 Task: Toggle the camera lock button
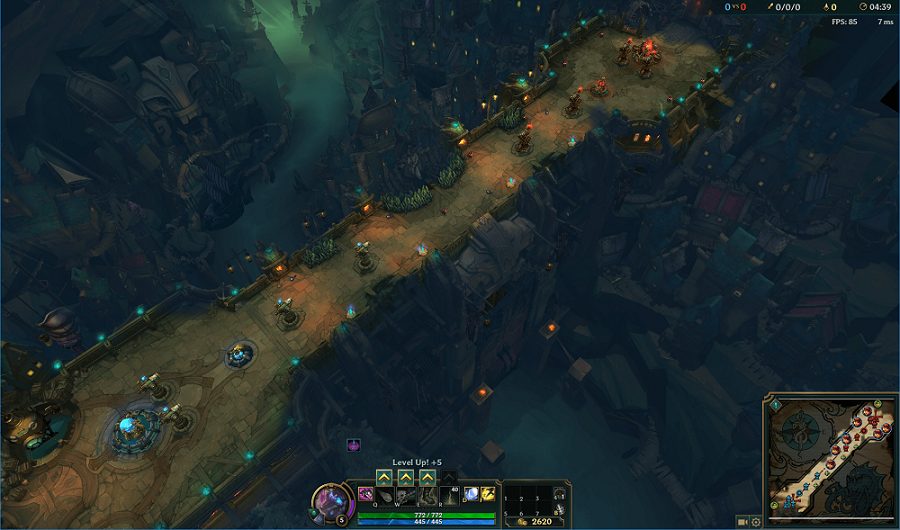(x=742, y=521)
